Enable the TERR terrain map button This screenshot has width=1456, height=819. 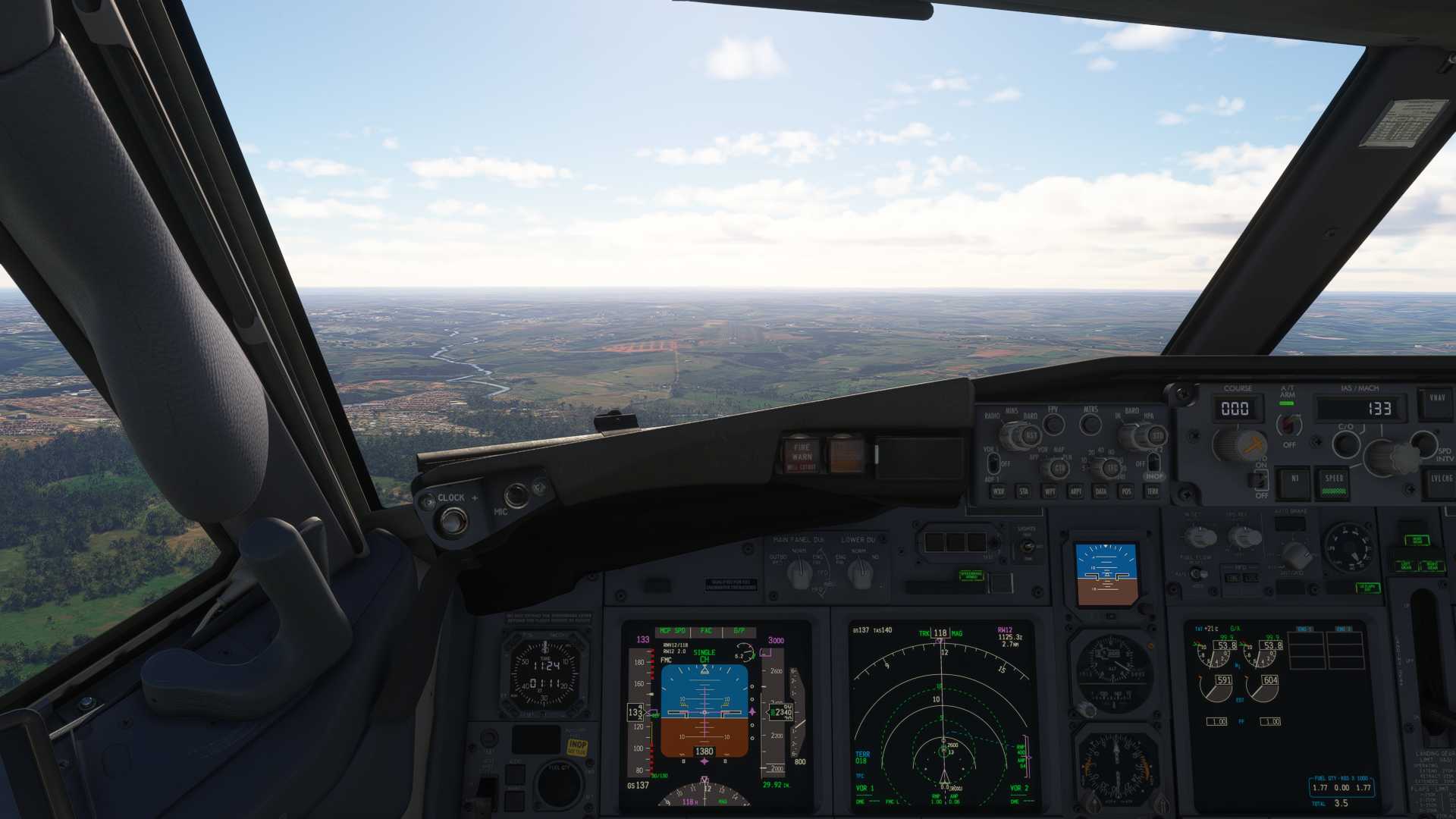pos(1153,492)
